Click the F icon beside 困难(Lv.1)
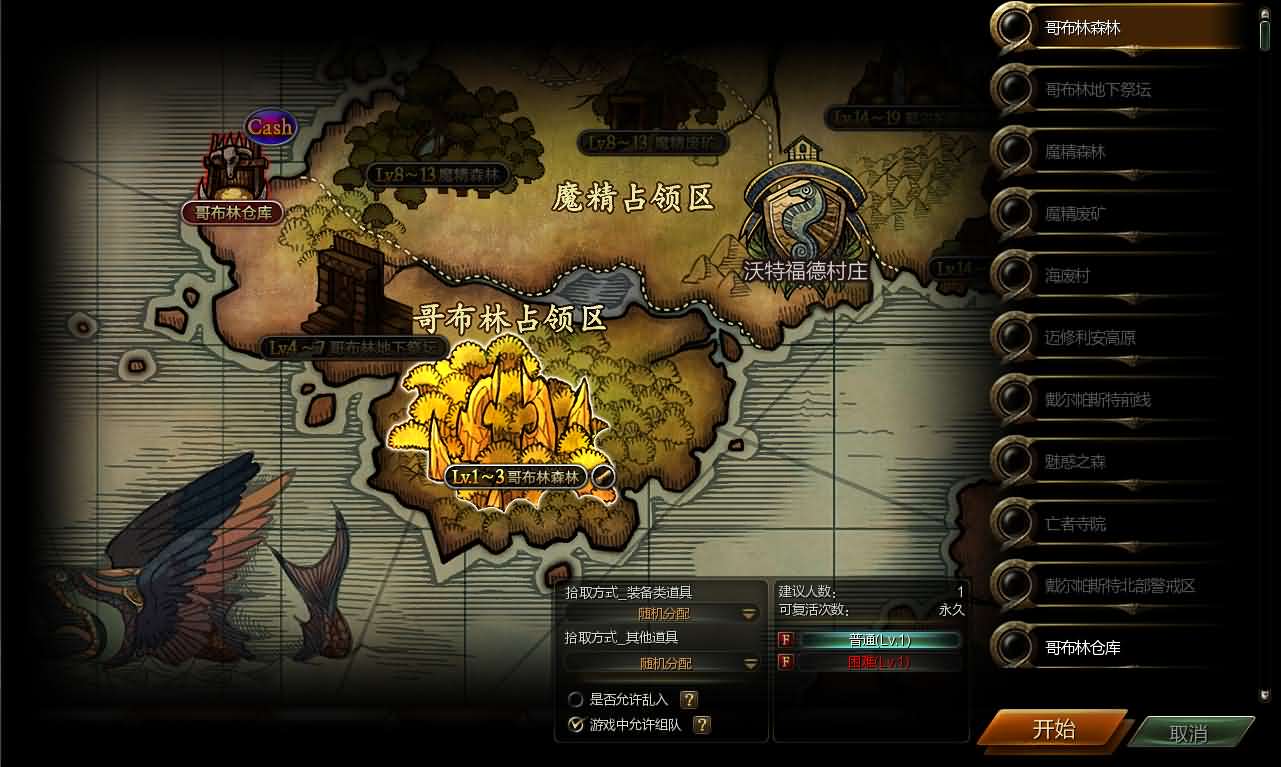 click(786, 661)
